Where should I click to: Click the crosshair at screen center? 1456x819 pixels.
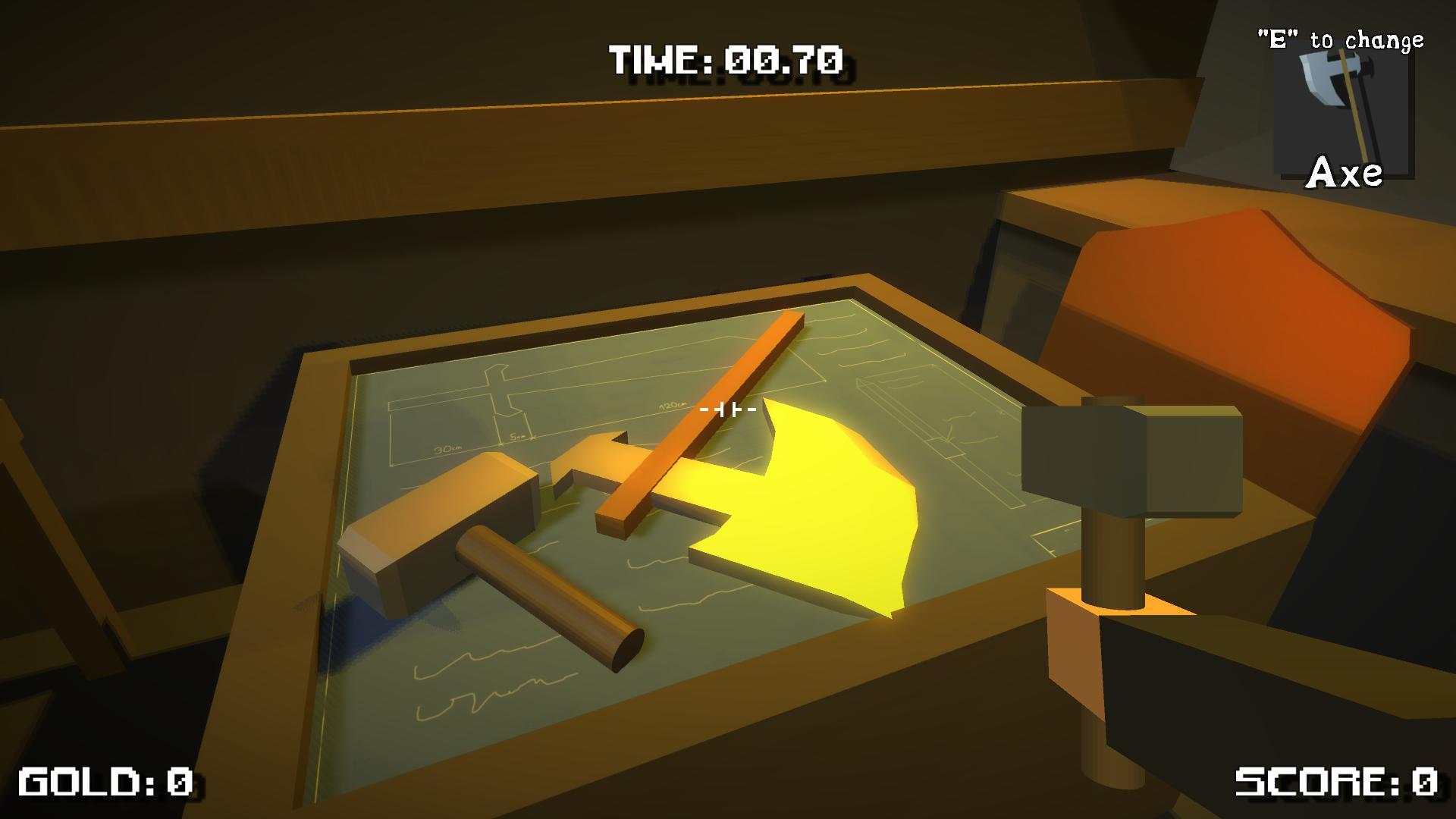pyautogui.click(x=728, y=409)
